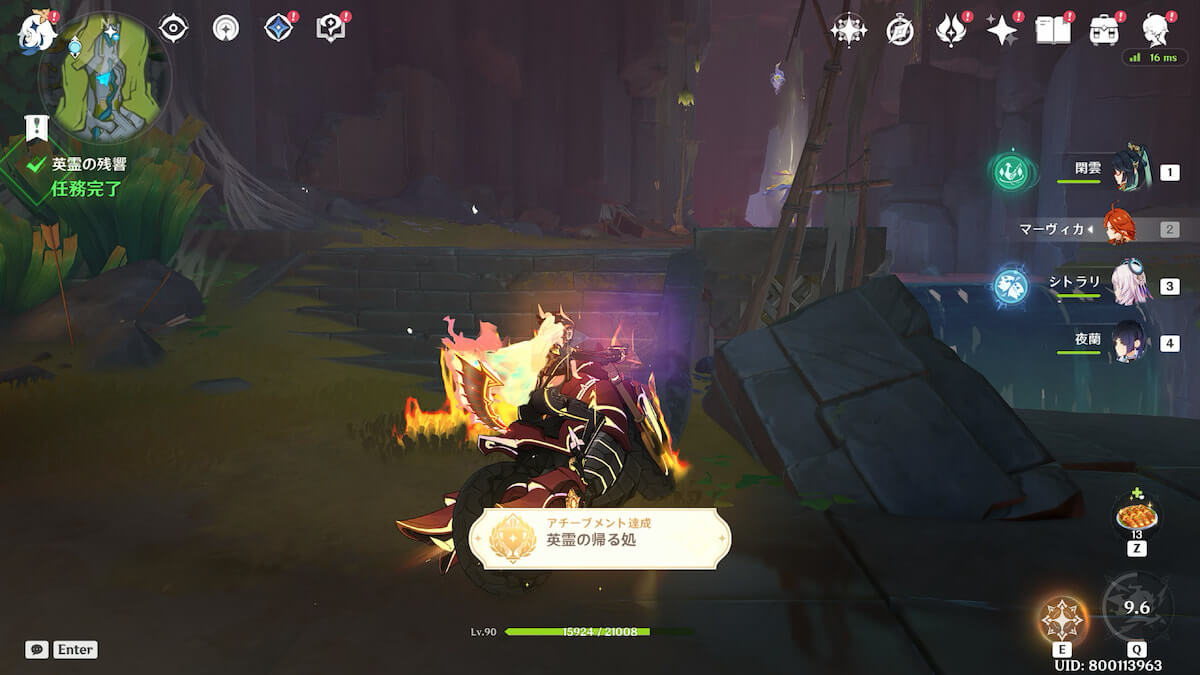Click the blue diamond star icon
This screenshot has width=1200, height=675.
click(278, 28)
